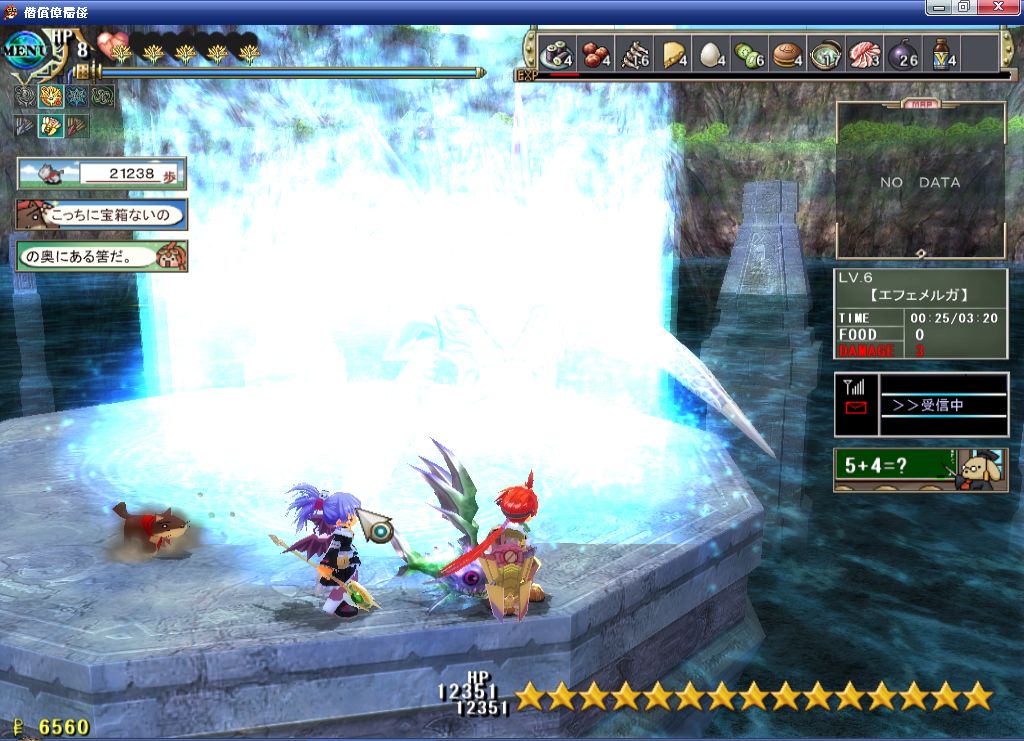Image resolution: width=1024 pixels, height=741 pixels.
Task: Click the dog step counter panel
Action: (x=101, y=174)
